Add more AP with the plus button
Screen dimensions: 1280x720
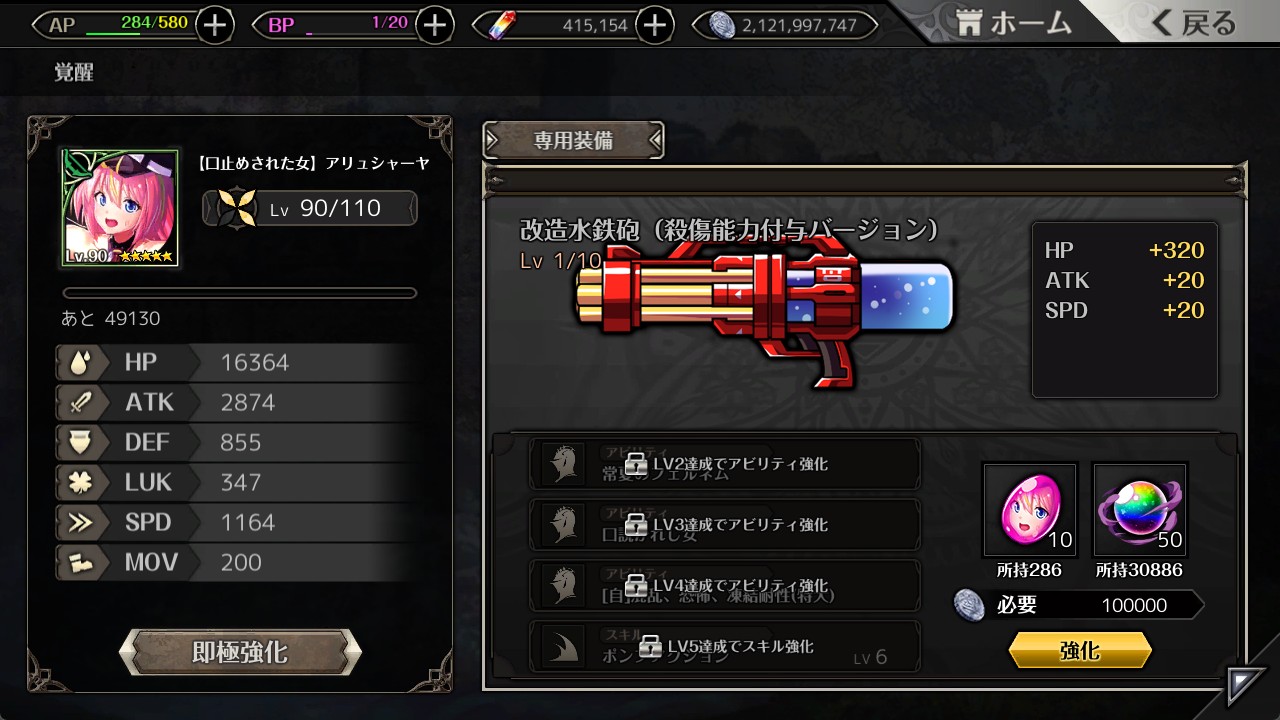coord(215,25)
